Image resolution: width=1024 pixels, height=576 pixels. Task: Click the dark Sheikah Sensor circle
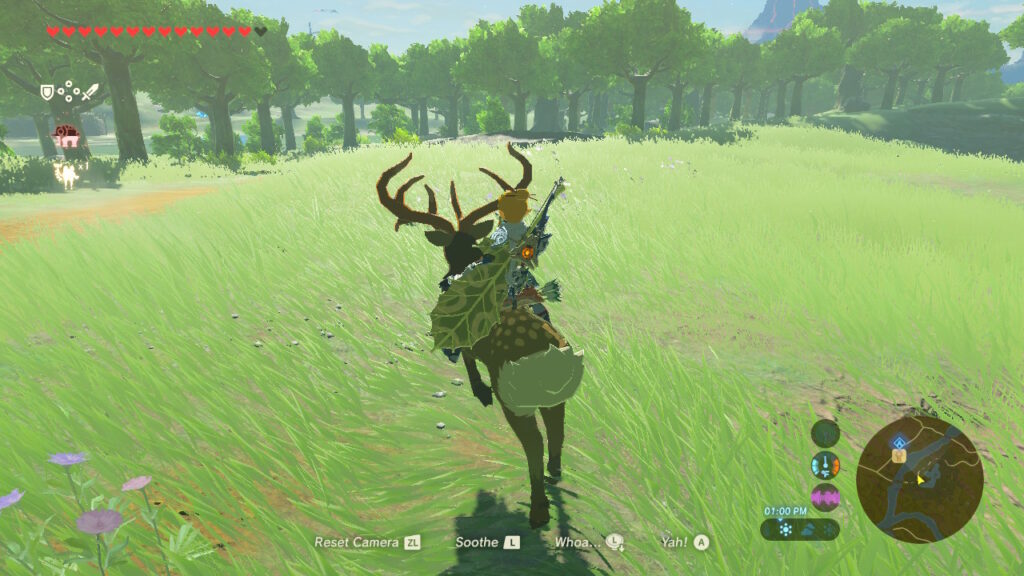pos(825,433)
